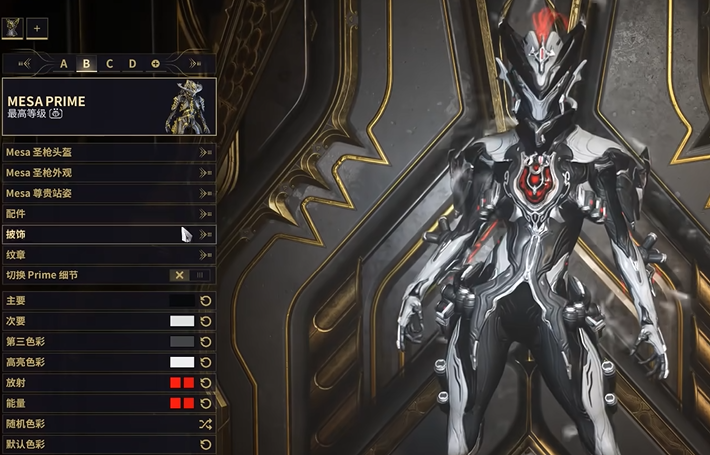Randomize colors with 随机色彩
Viewport: 710px width, 455px height.
206,423
